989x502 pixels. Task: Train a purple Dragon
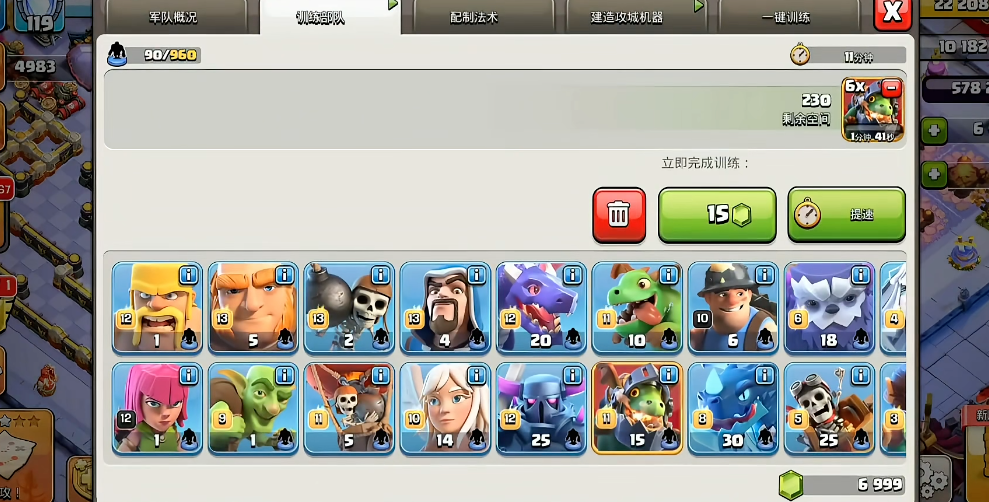pos(541,308)
